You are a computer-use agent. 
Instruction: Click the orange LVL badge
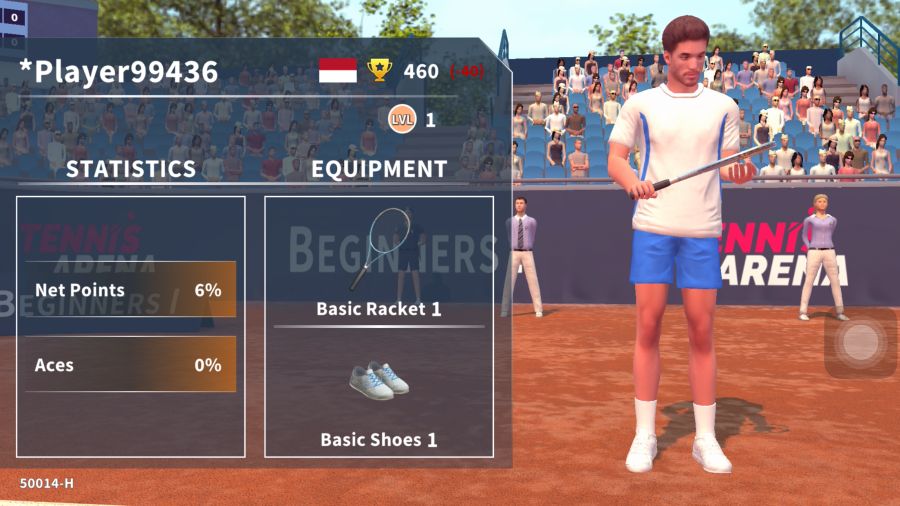click(401, 120)
